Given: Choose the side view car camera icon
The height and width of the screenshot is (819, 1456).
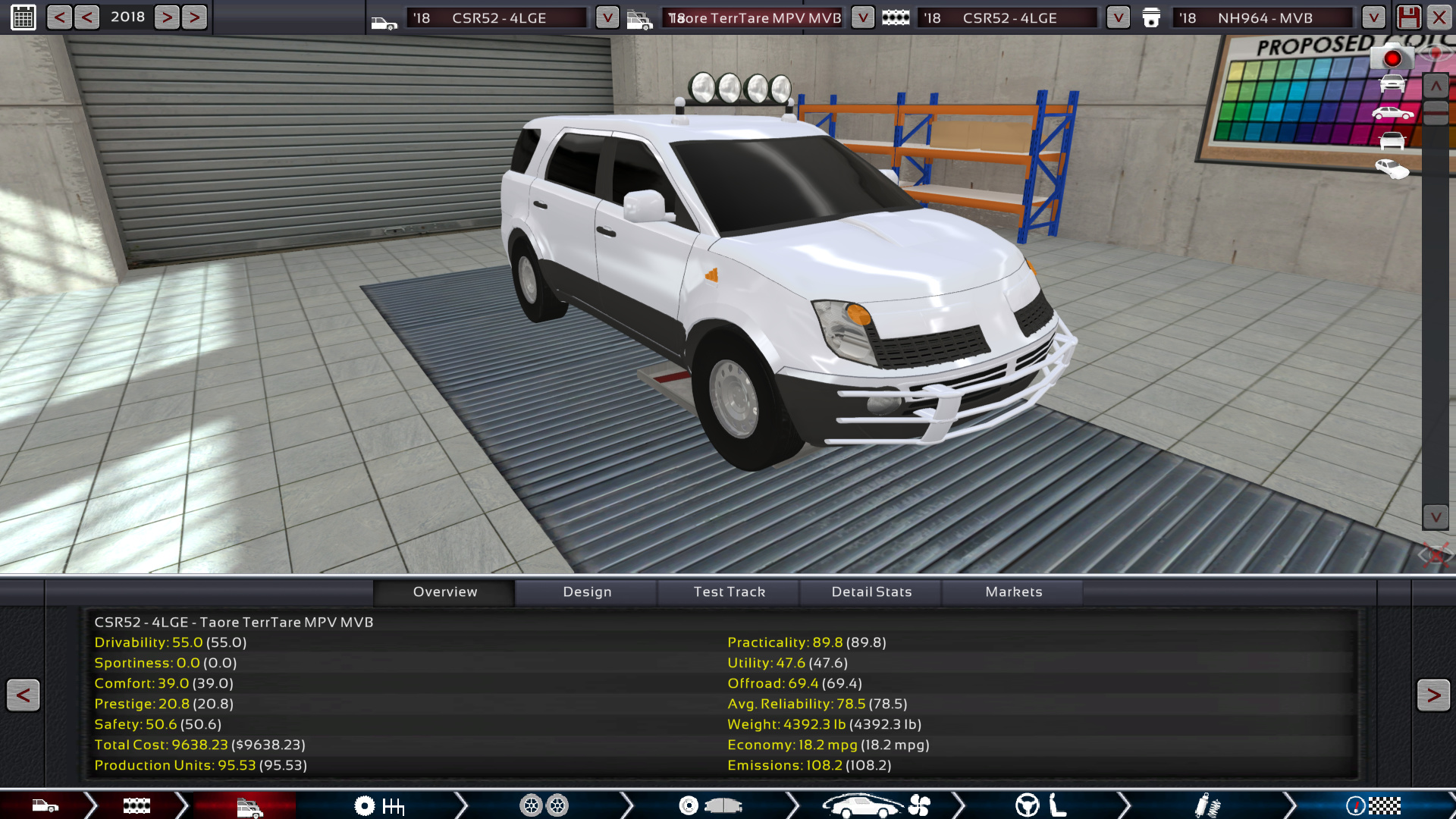Looking at the screenshot, I should [1392, 114].
